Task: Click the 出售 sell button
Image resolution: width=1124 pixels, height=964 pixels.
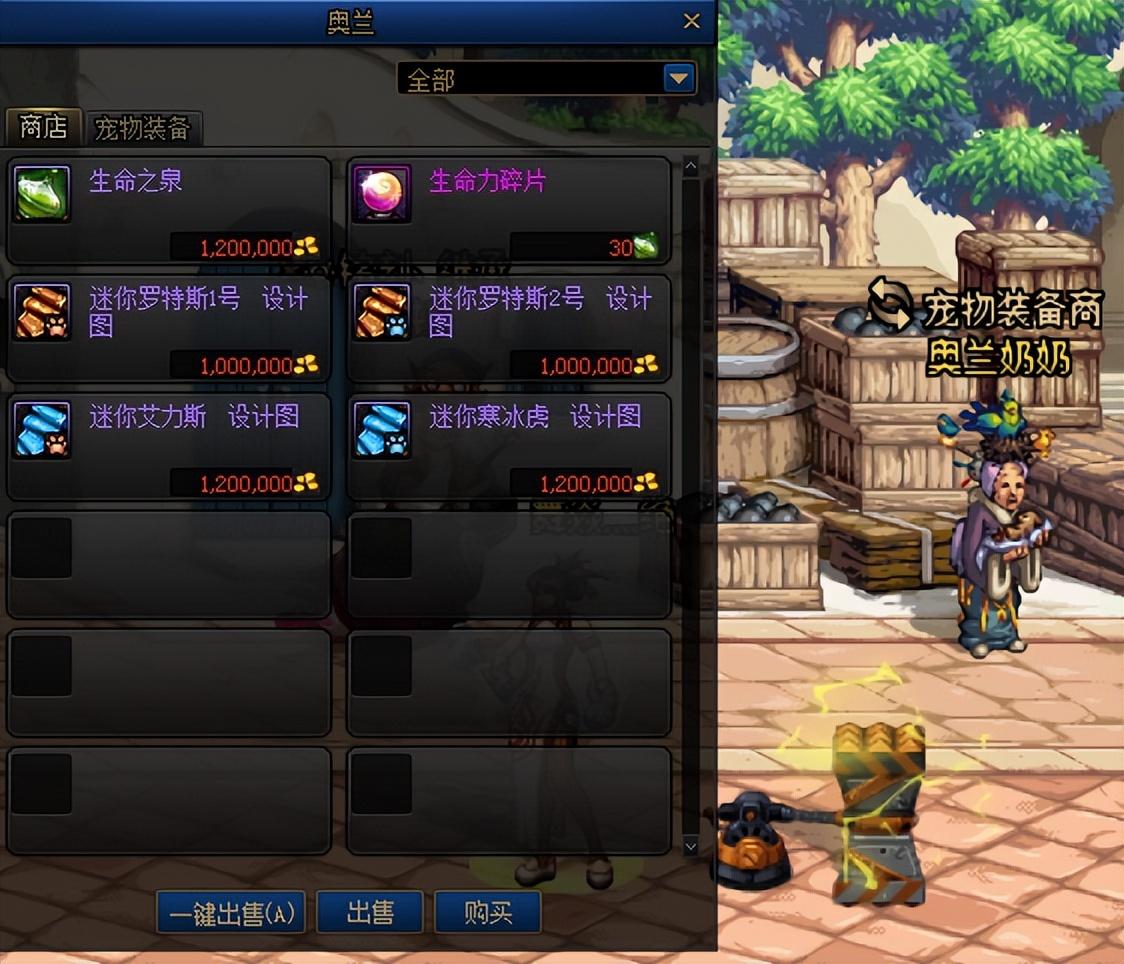Action: pos(370,913)
